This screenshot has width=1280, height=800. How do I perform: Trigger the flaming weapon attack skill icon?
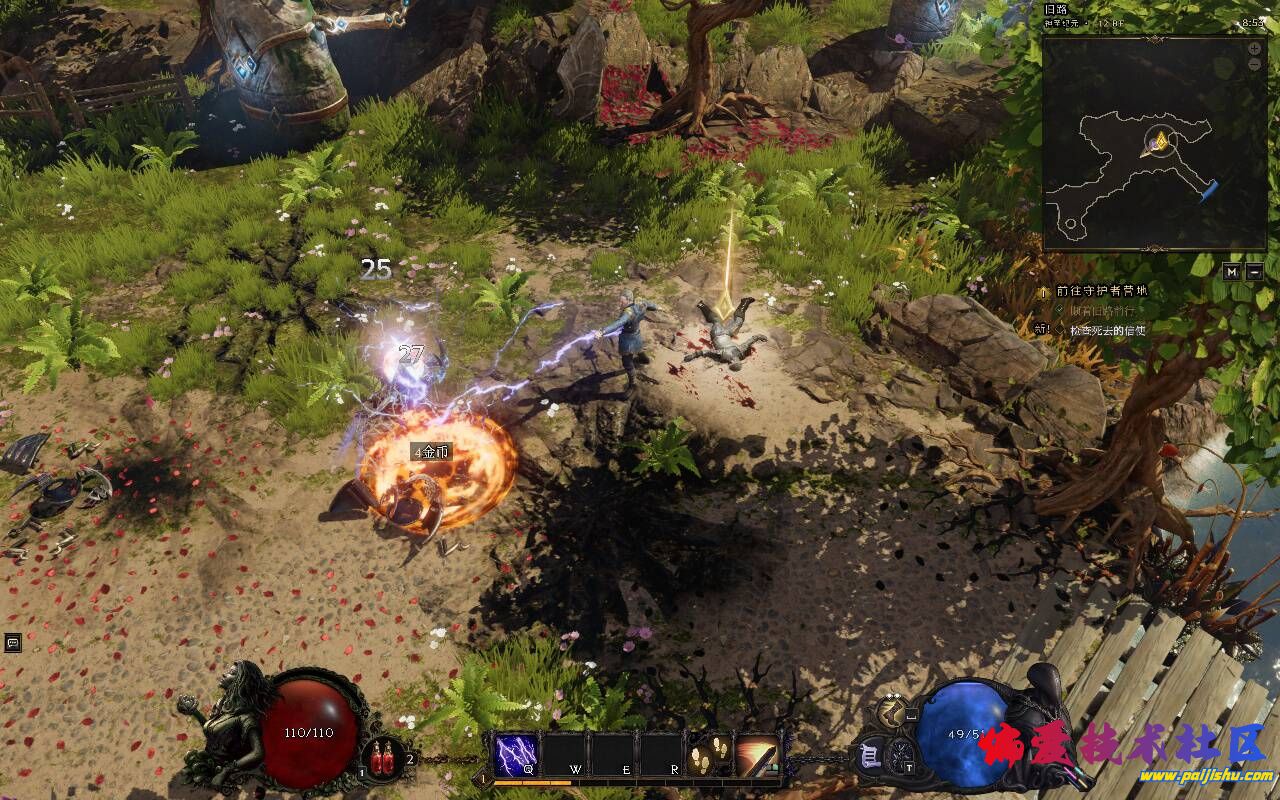(x=758, y=754)
